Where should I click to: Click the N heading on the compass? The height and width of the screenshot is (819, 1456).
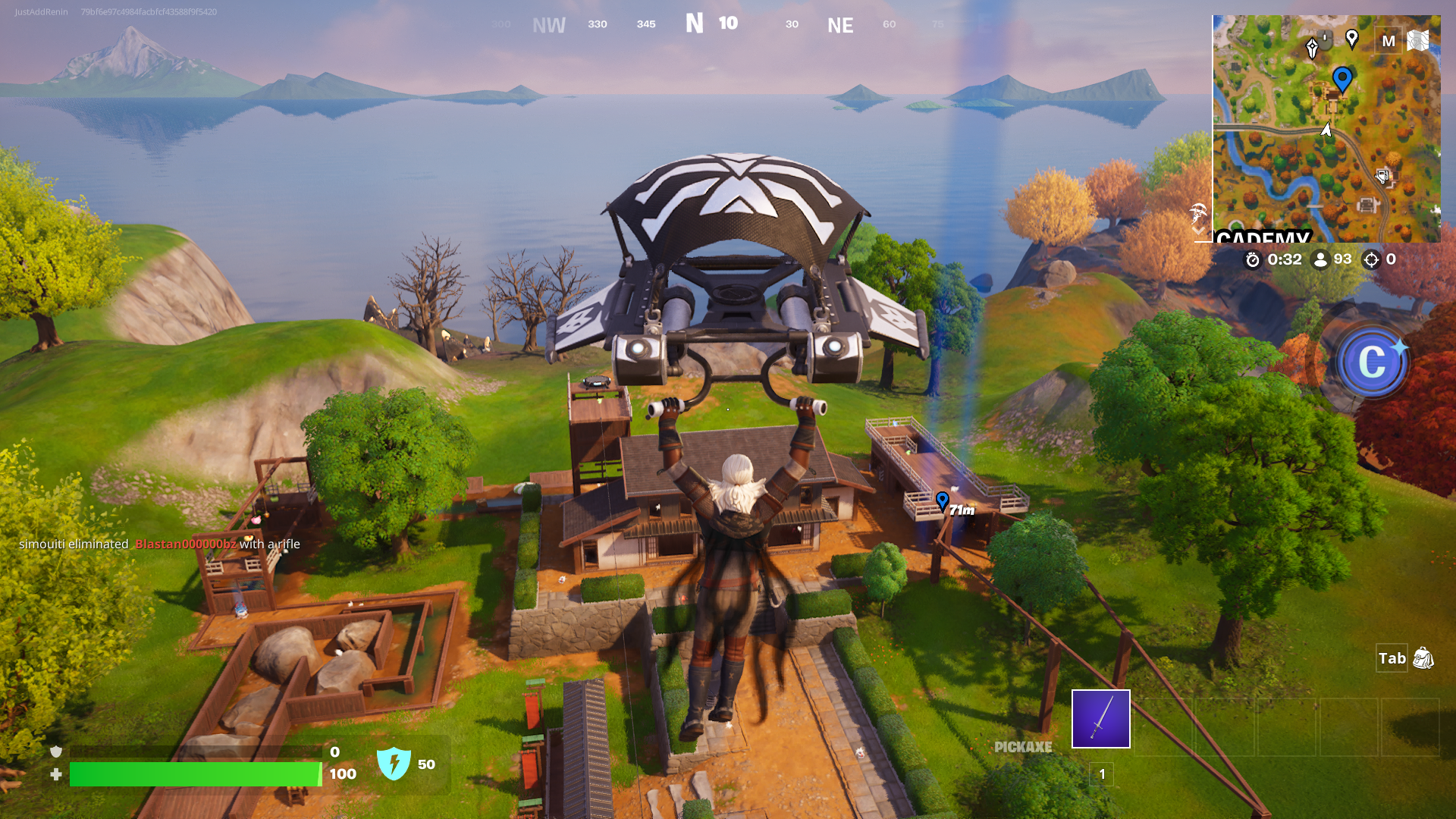[695, 23]
